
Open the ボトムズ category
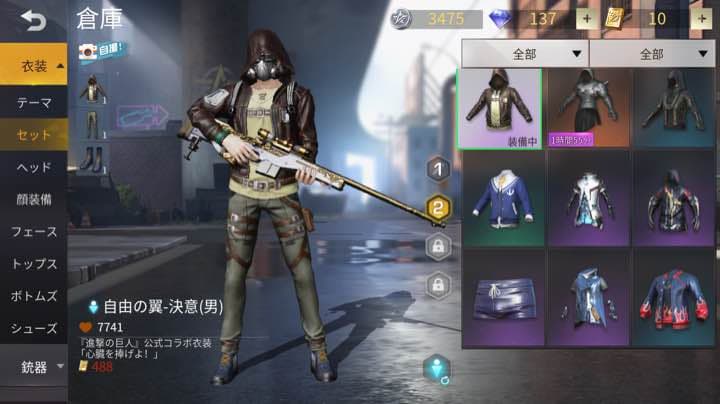point(34,296)
